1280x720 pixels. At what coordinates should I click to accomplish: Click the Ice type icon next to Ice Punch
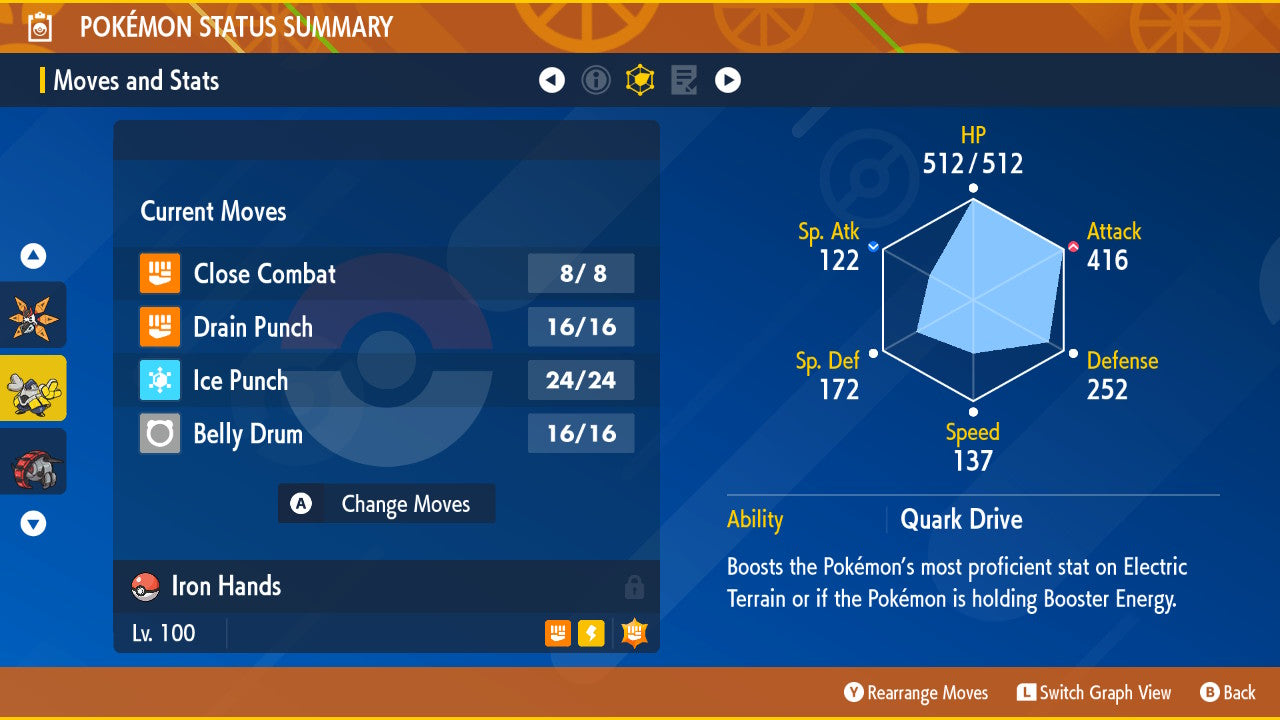tap(160, 380)
